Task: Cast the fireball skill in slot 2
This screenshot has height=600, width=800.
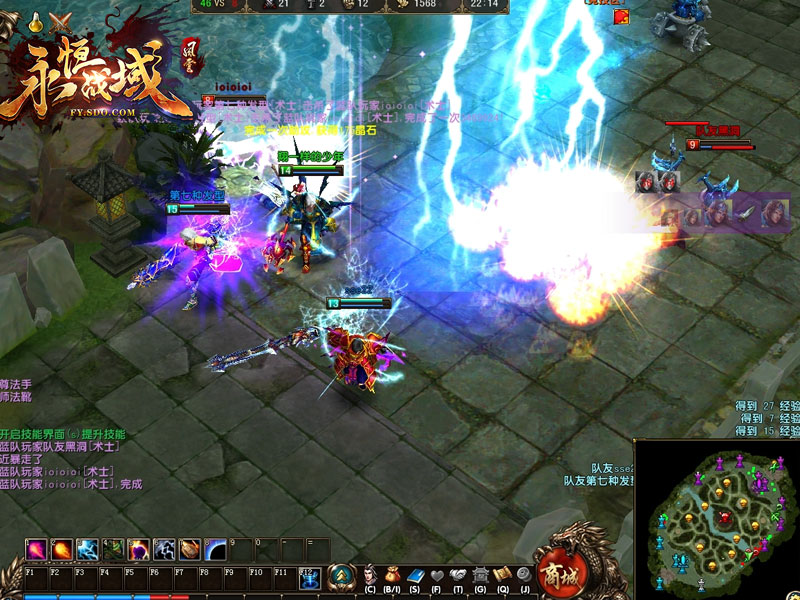Action: tap(62, 549)
